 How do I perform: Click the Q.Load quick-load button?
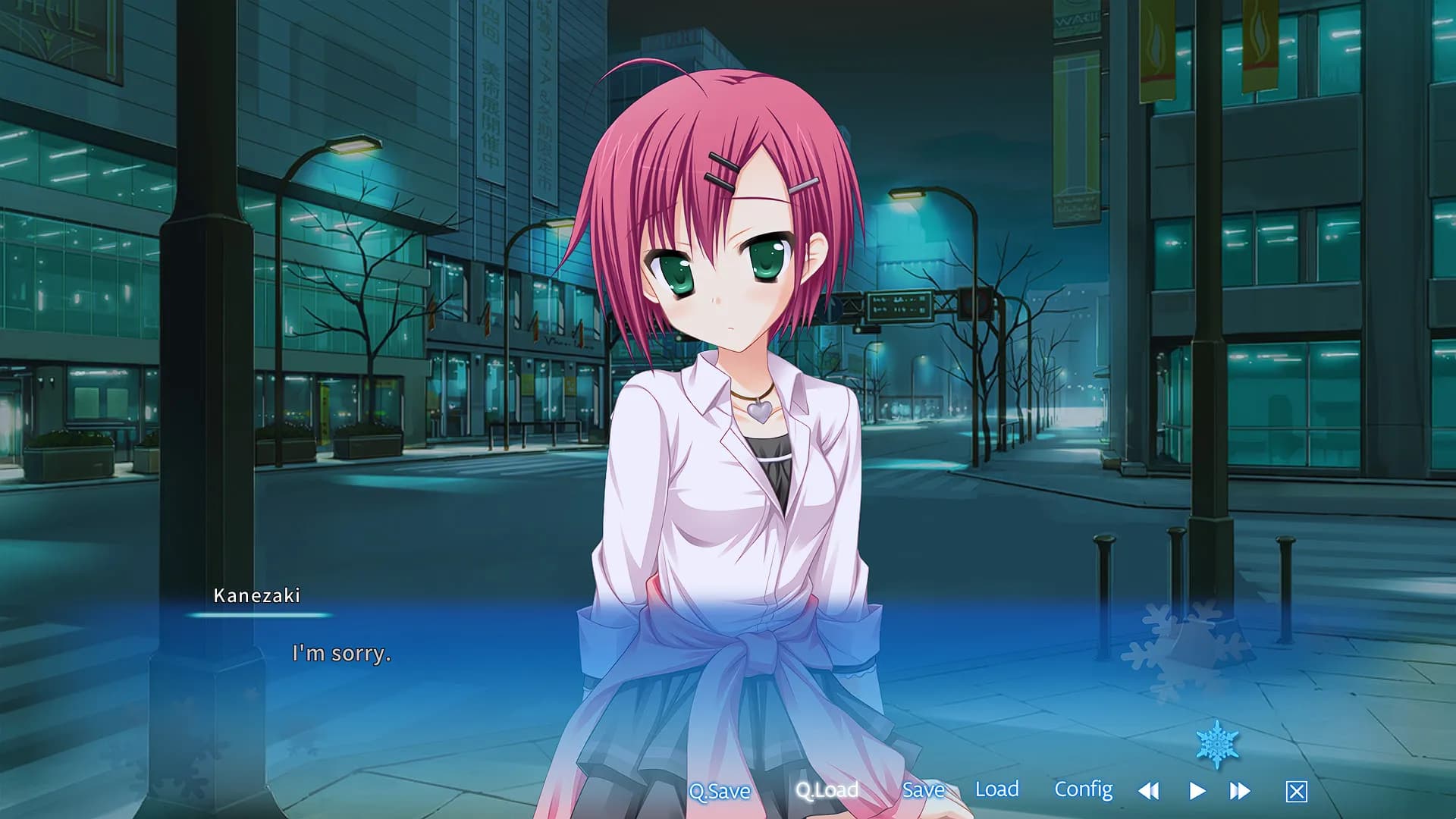coord(827,791)
